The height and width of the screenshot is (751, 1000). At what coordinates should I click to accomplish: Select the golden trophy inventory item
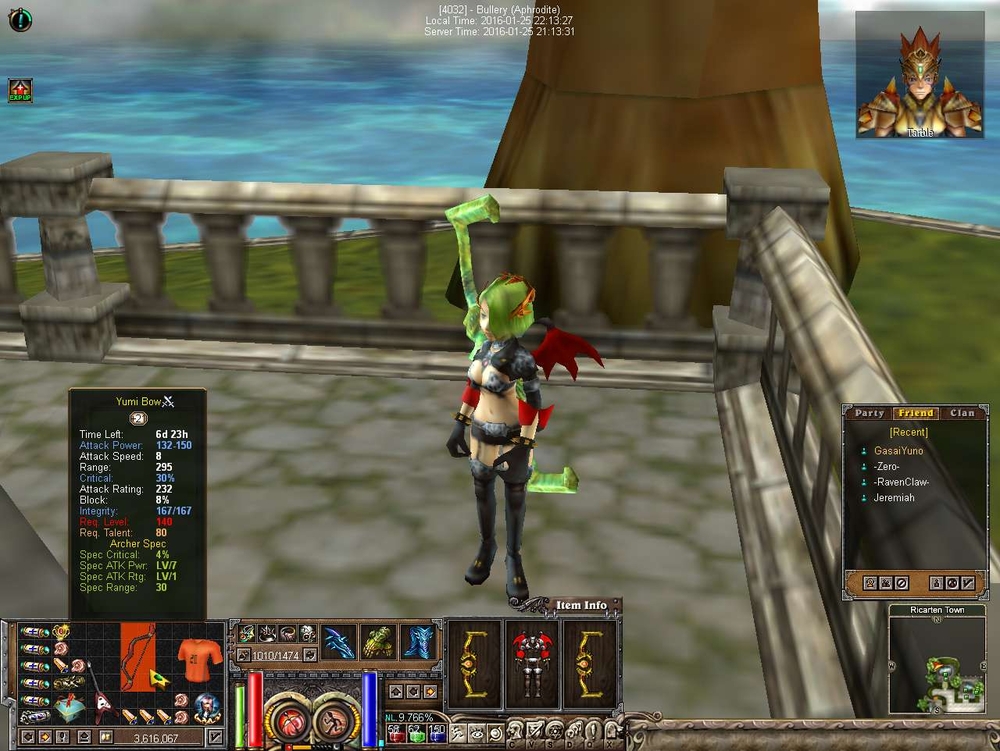coord(61,632)
